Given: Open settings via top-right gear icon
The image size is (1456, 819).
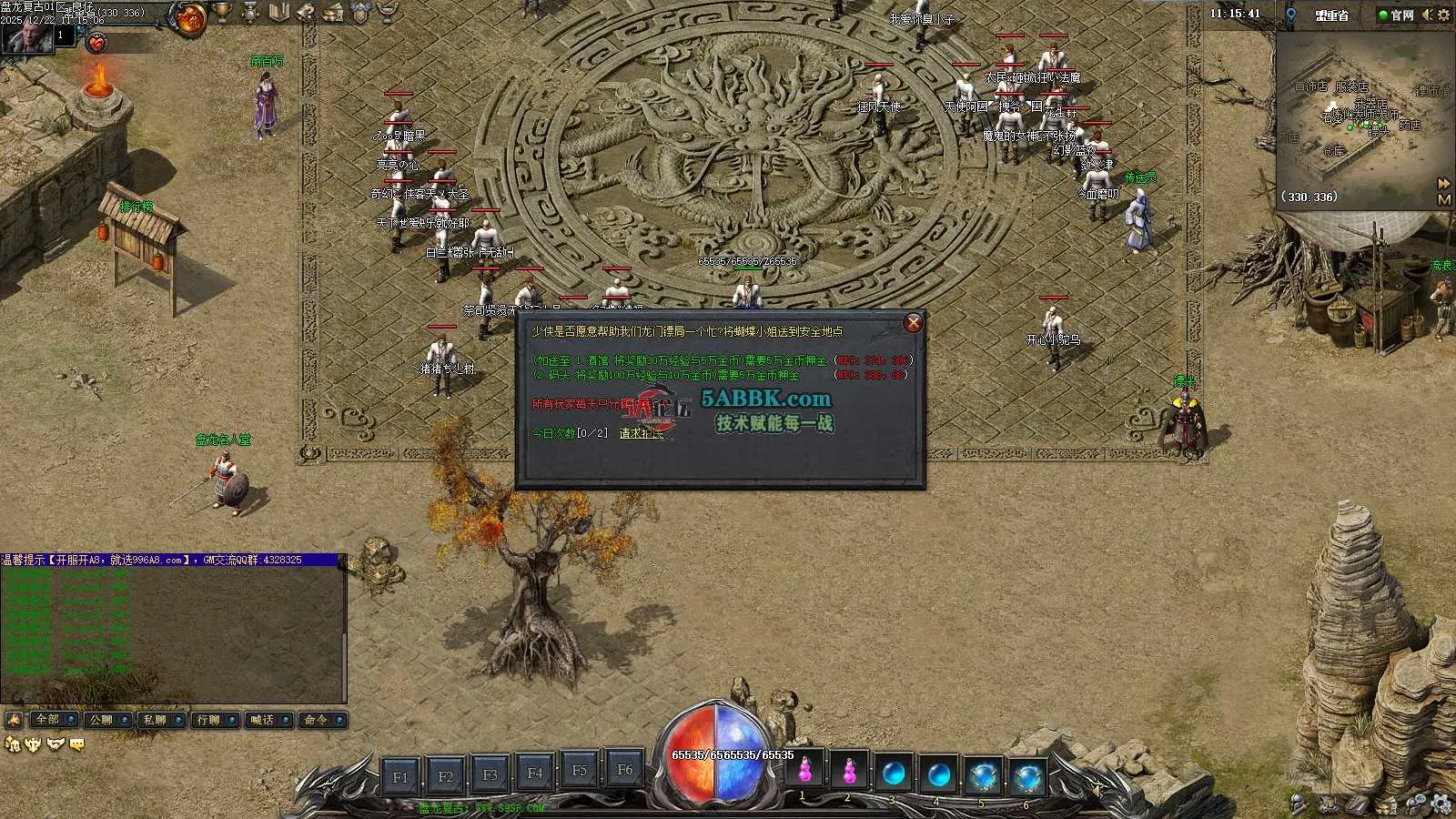Looking at the screenshot, I should [x=1444, y=15].
